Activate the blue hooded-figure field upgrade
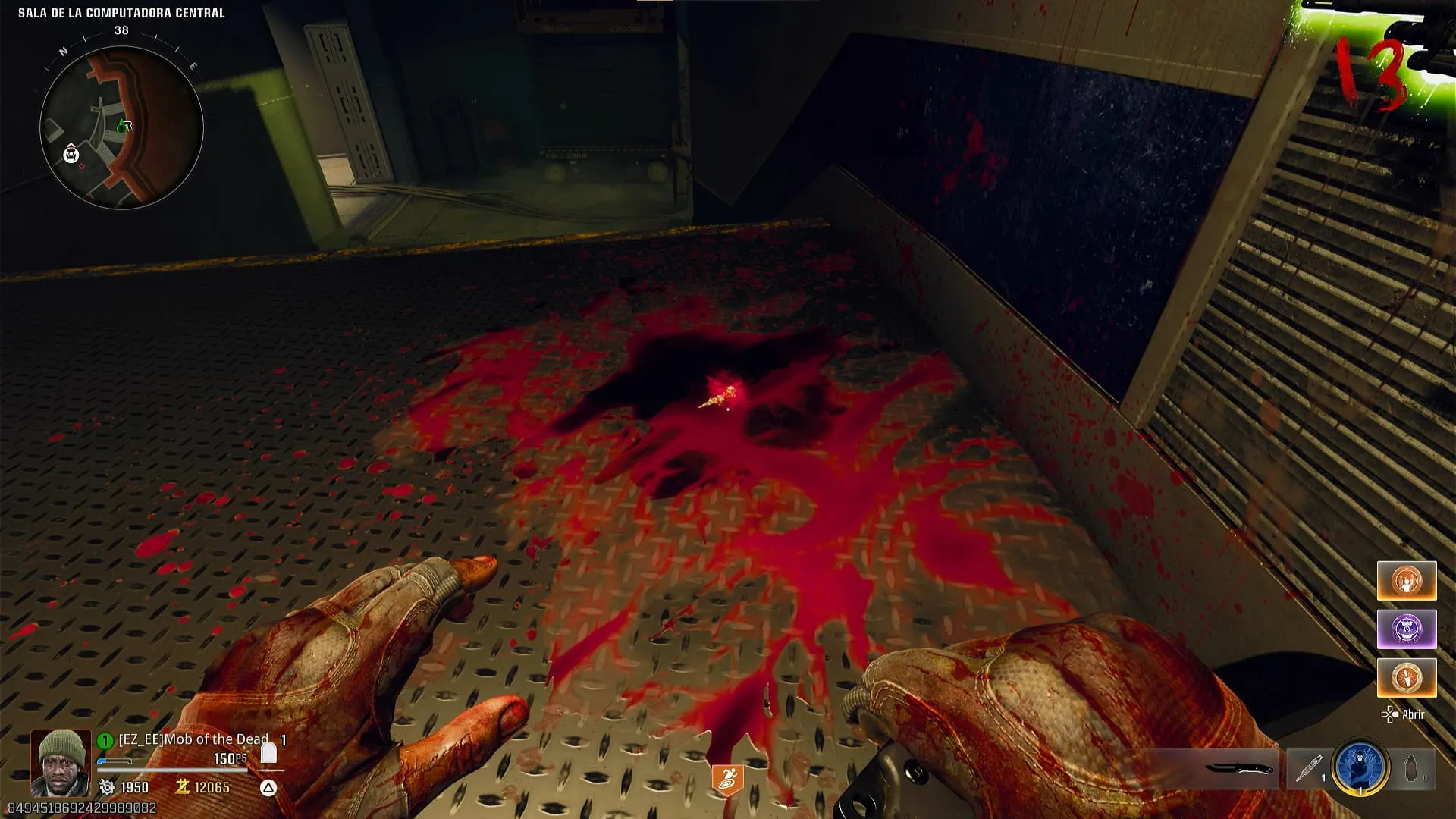The width and height of the screenshot is (1456, 819). pos(1360,767)
